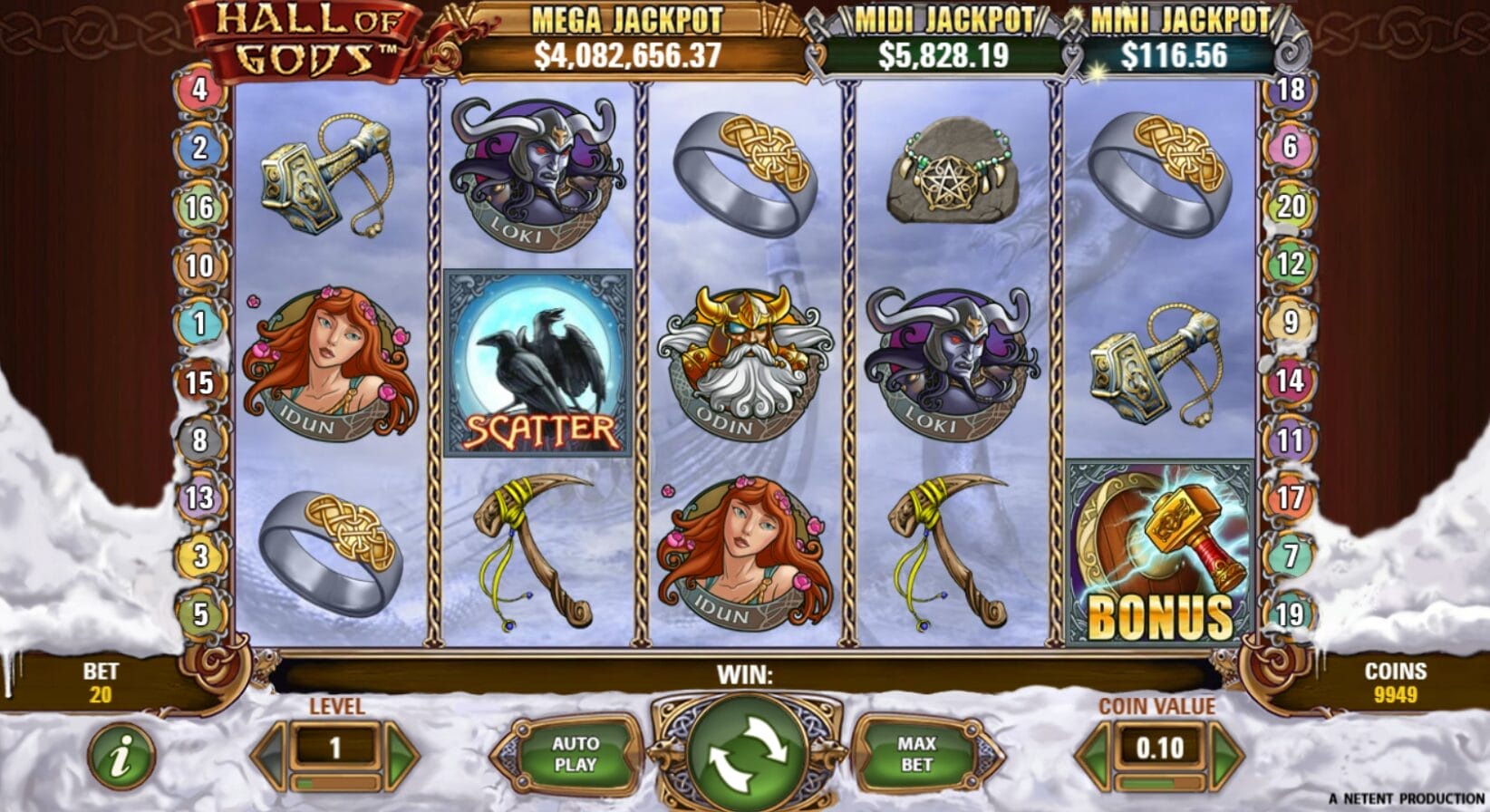Lower the coin value

coord(1093,752)
